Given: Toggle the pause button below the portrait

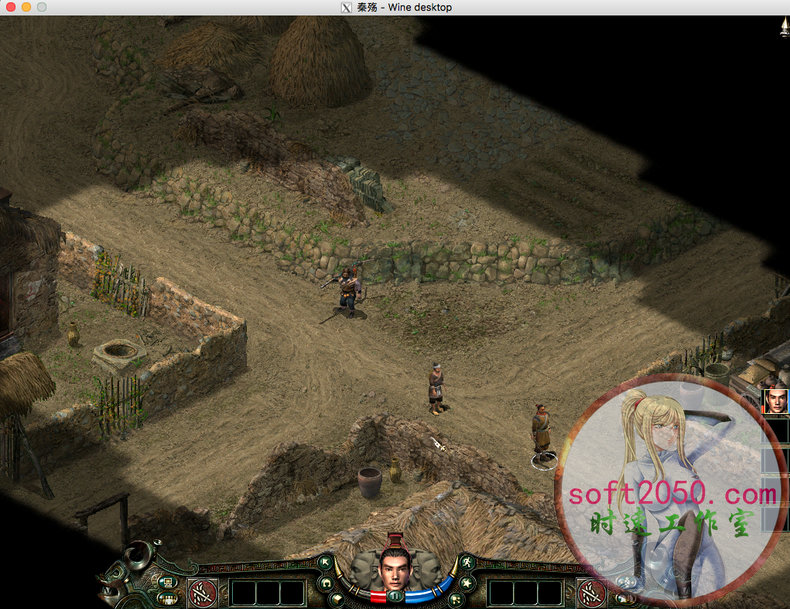Looking at the screenshot, I should tap(394, 596).
